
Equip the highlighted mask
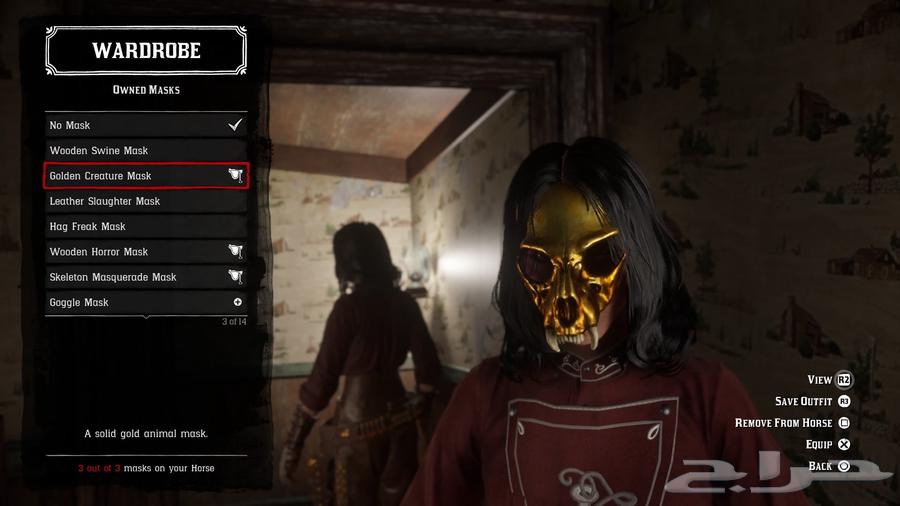[827, 444]
